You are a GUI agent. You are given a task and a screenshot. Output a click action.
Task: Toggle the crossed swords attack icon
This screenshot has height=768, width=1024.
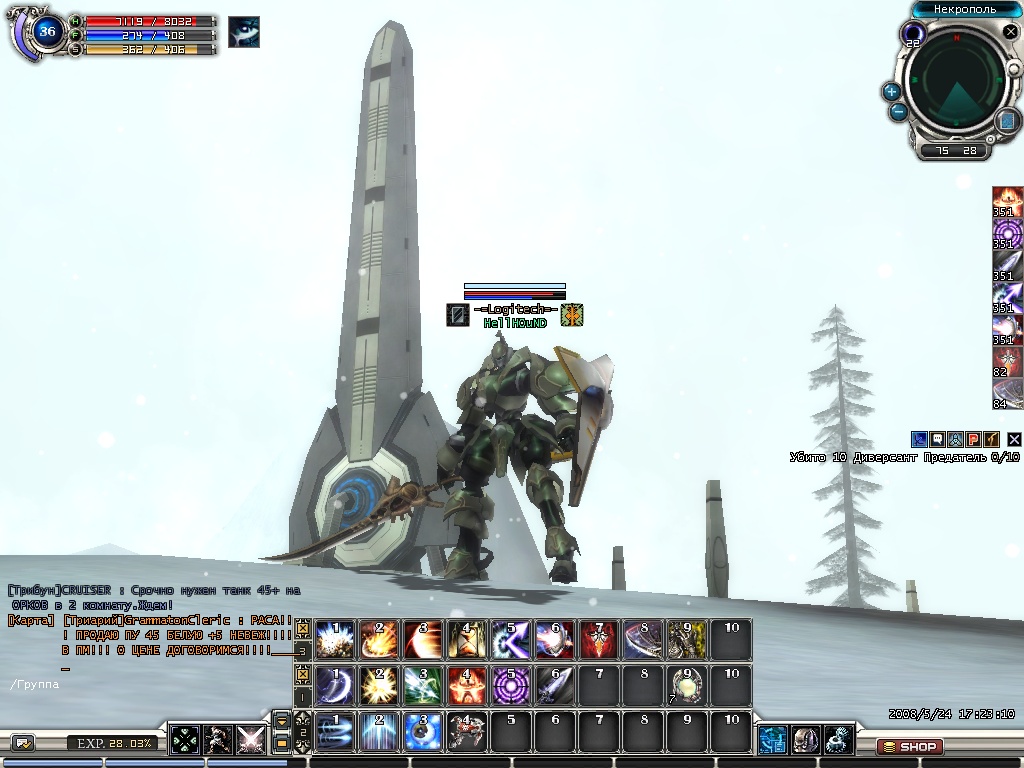pyautogui.click(x=250, y=740)
